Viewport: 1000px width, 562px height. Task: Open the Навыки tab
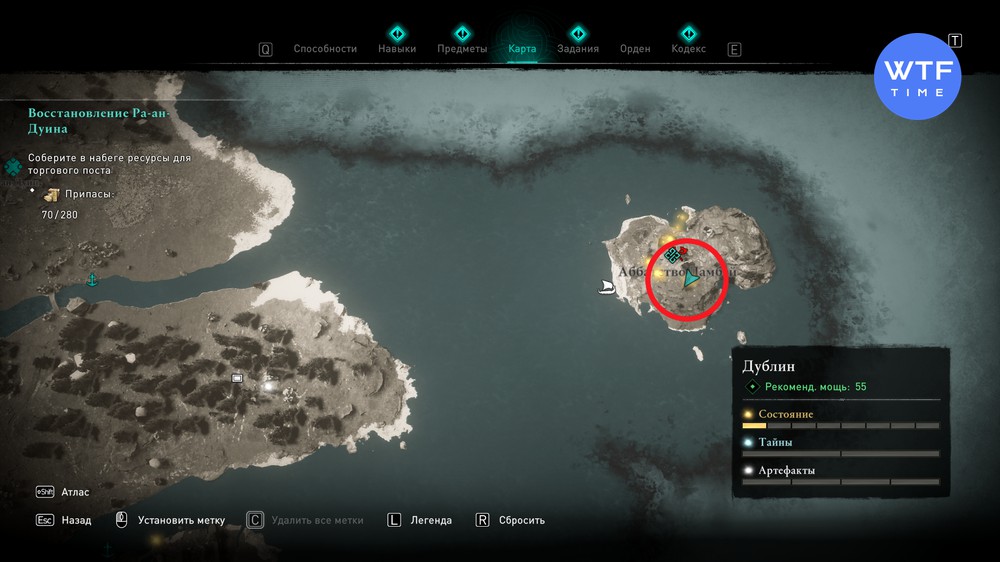click(397, 49)
